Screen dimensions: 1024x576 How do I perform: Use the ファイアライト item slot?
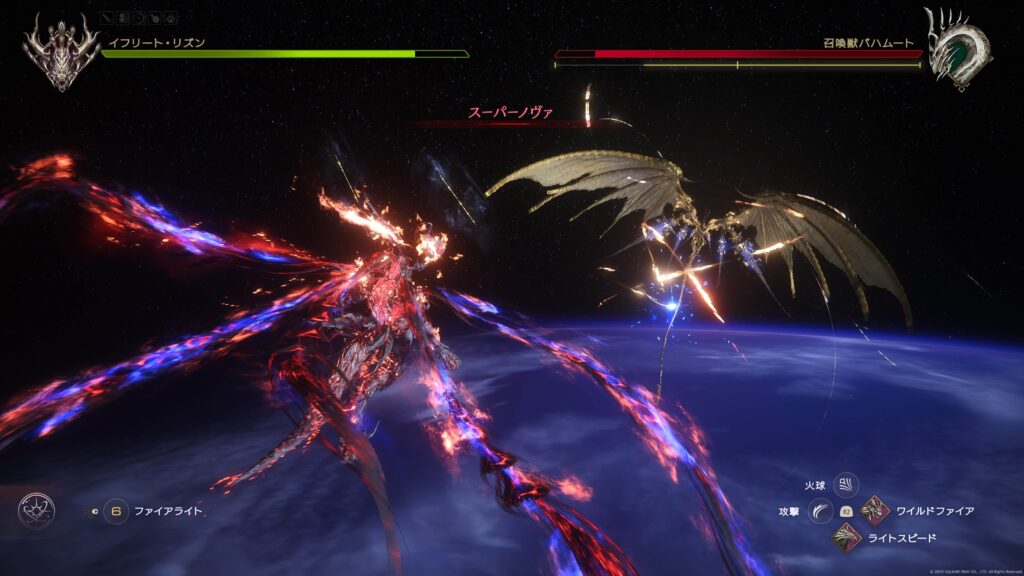click(x=116, y=511)
